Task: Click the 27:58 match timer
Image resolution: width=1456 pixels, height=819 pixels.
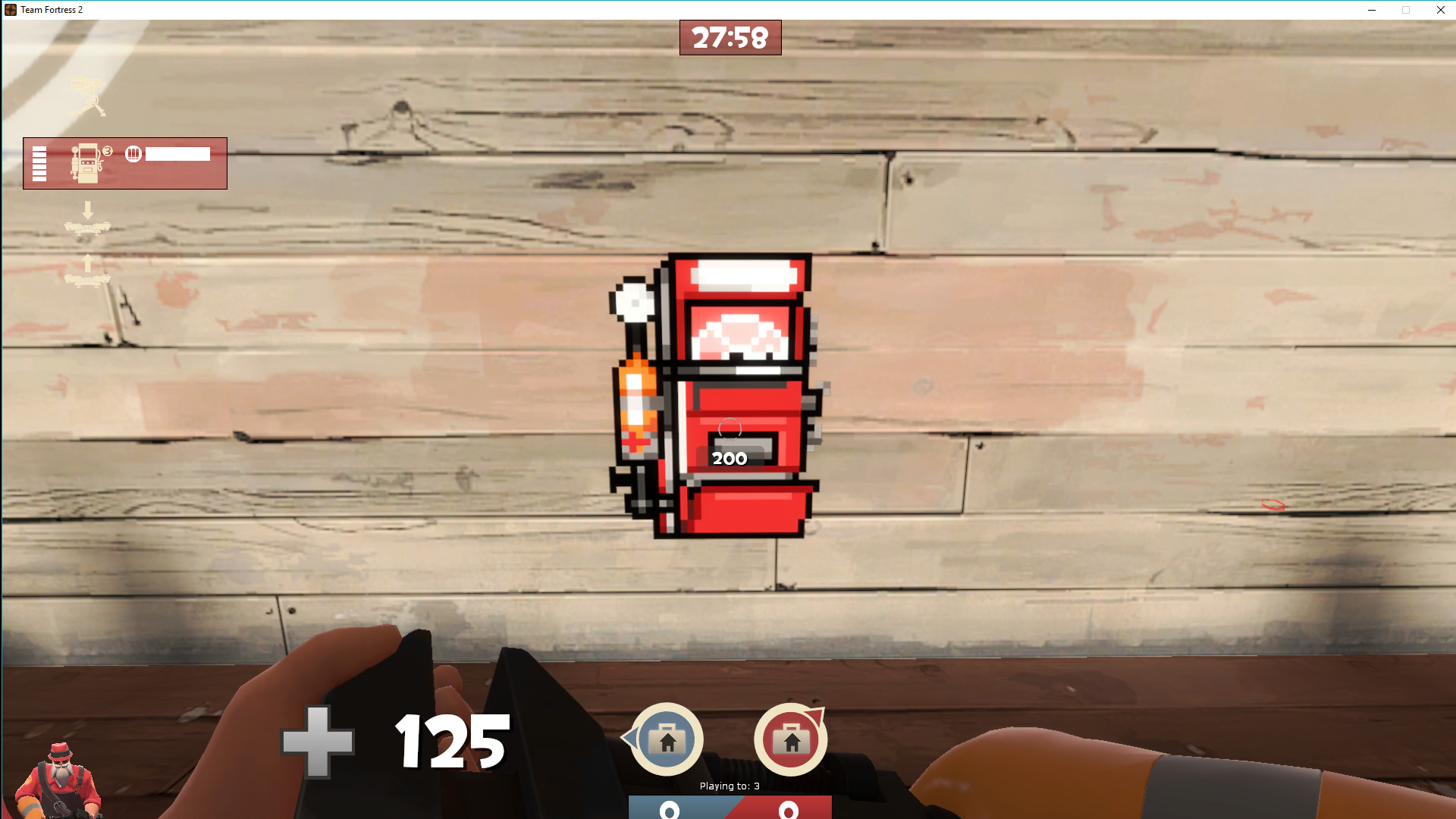Action: tap(730, 37)
